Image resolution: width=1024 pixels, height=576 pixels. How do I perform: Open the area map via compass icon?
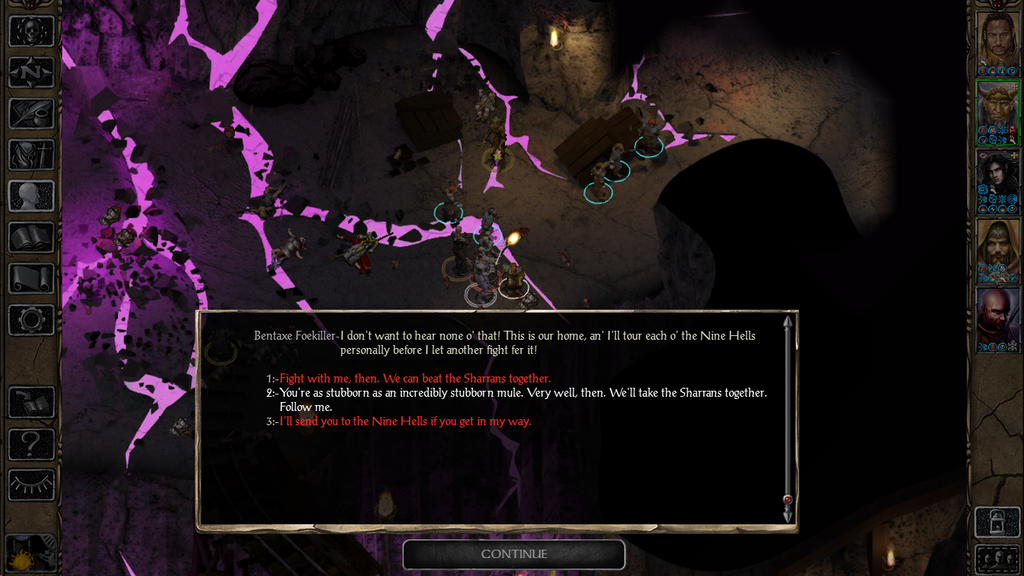click(x=31, y=72)
